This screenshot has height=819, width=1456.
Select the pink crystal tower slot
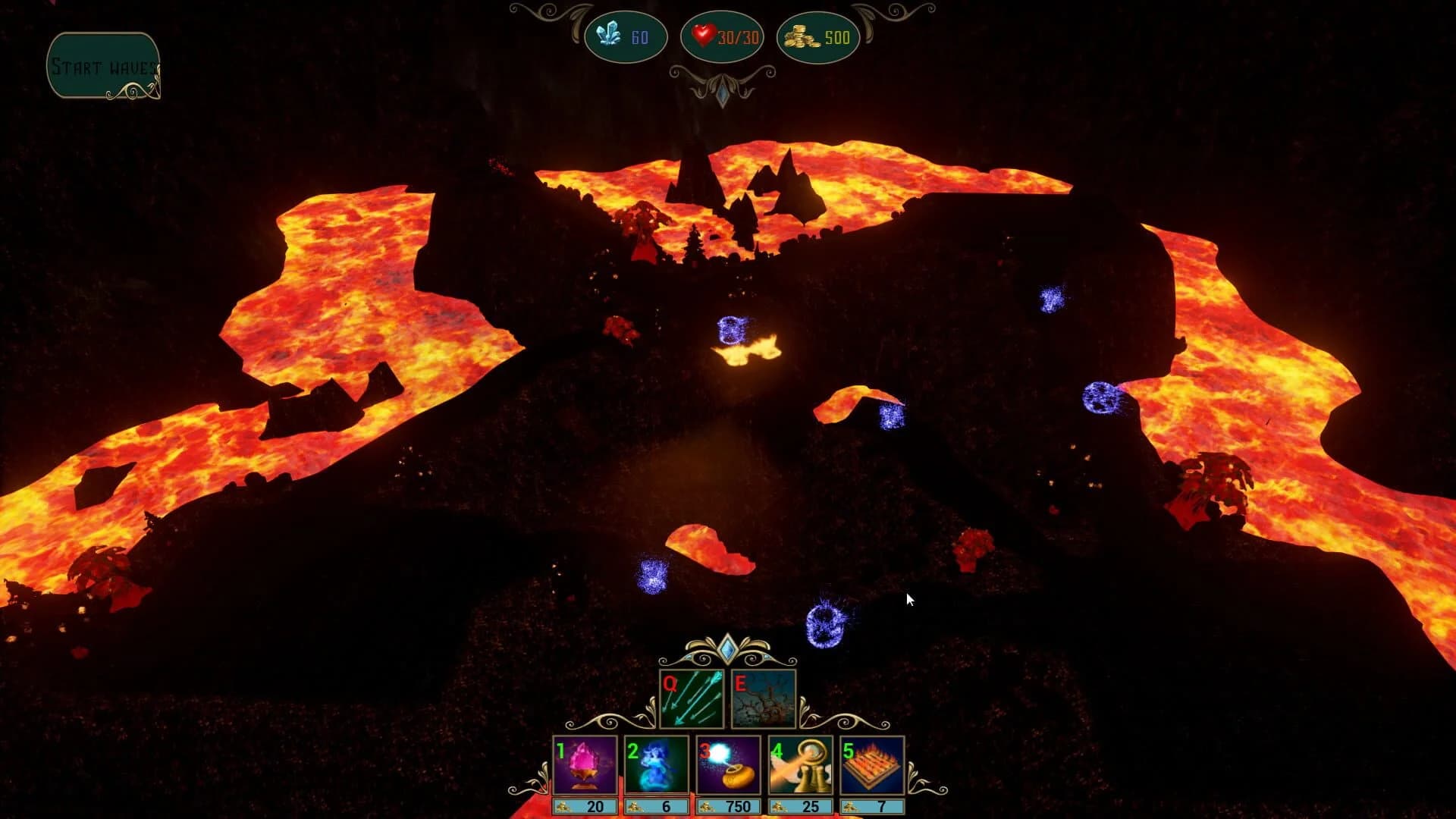pyautogui.click(x=585, y=766)
